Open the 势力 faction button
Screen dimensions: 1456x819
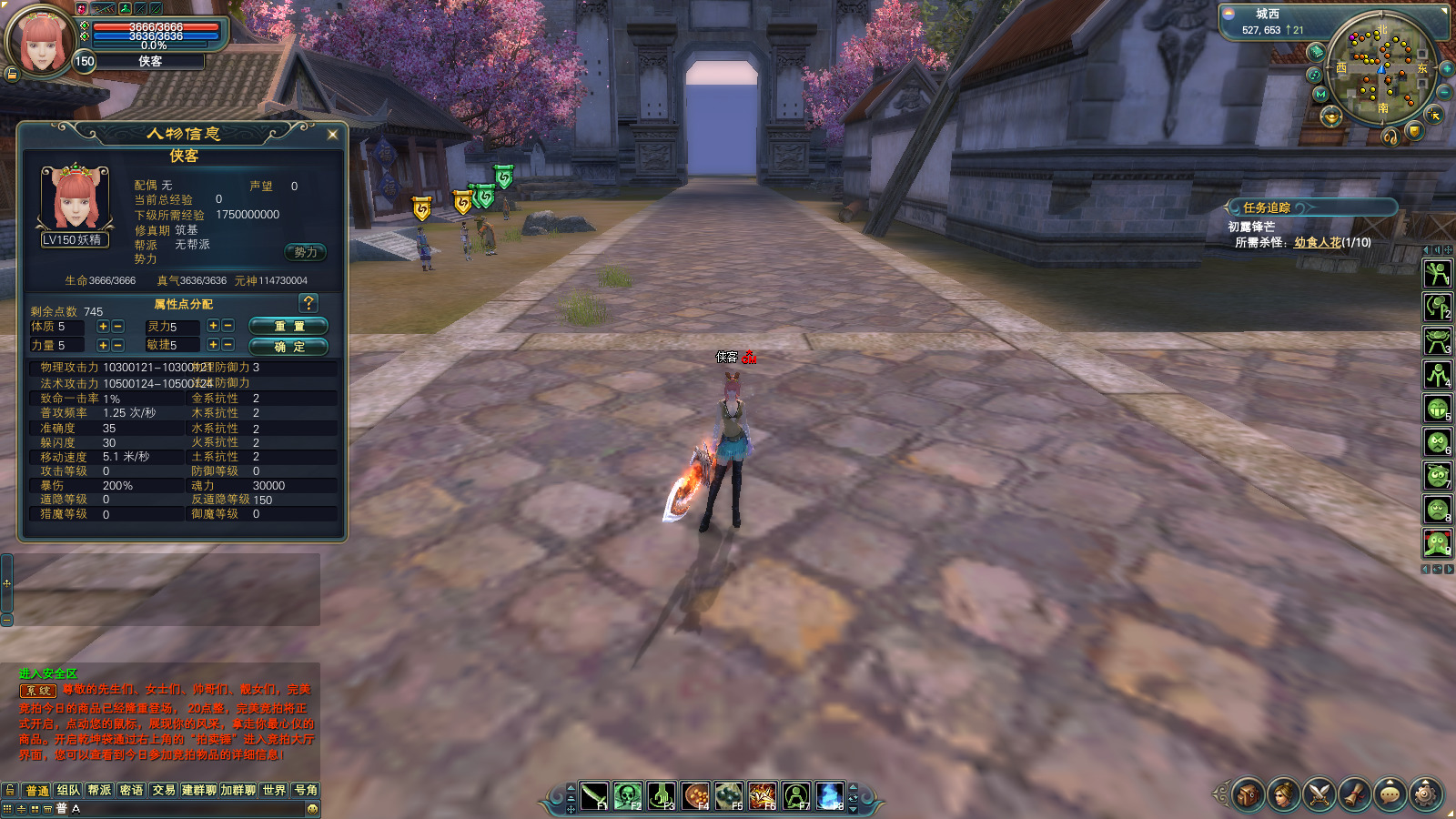pyautogui.click(x=306, y=252)
